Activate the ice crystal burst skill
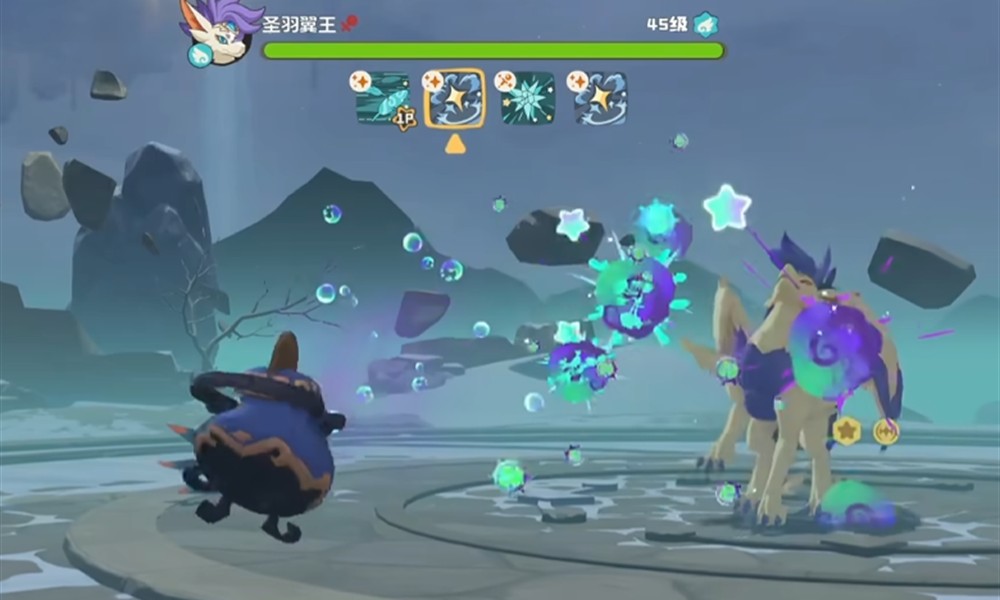Image resolution: width=1000 pixels, height=600 pixels. 527,99
